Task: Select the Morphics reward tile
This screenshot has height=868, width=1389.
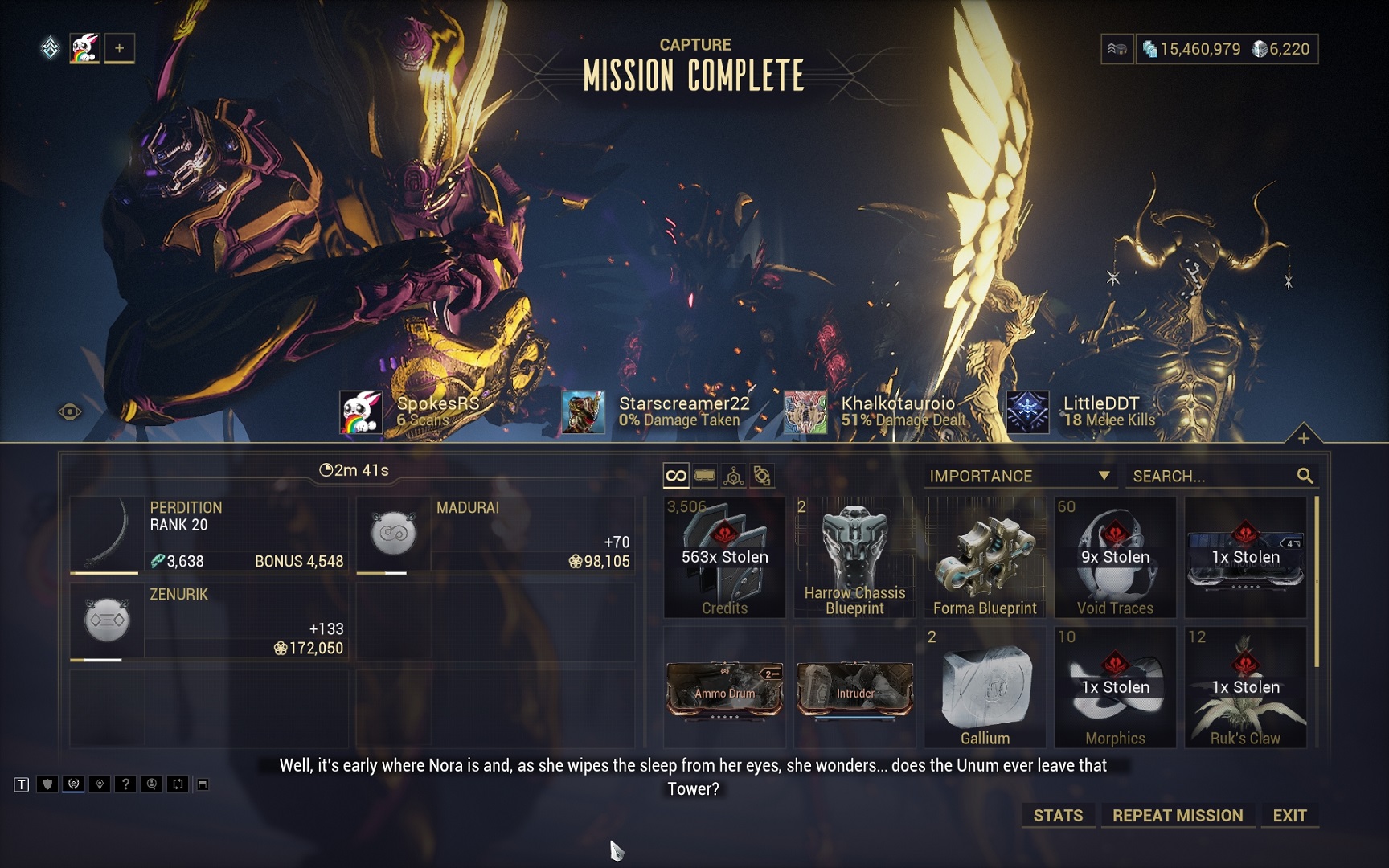Action: [x=1115, y=687]
